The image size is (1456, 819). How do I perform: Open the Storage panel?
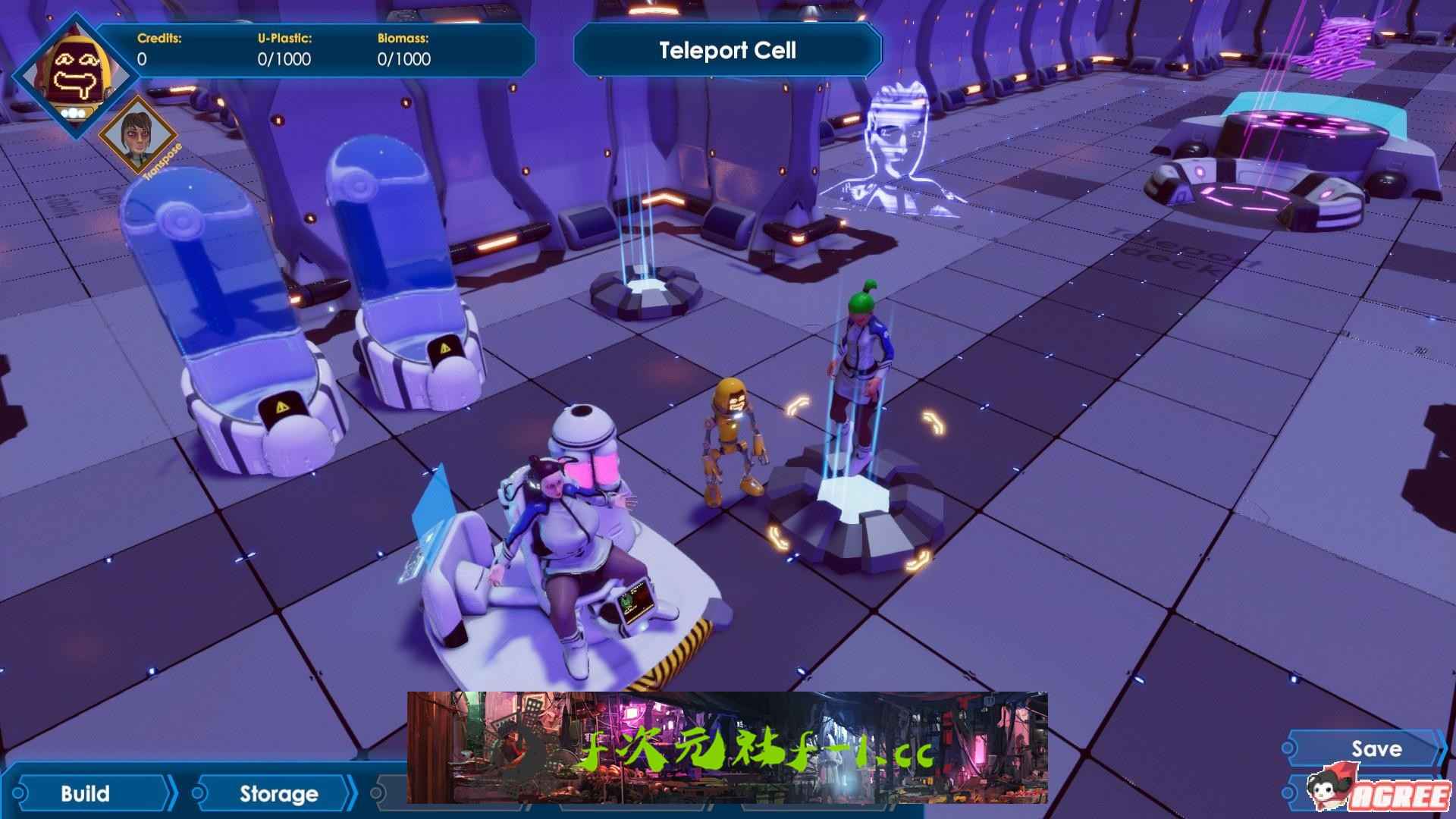(x=278, y=794)
